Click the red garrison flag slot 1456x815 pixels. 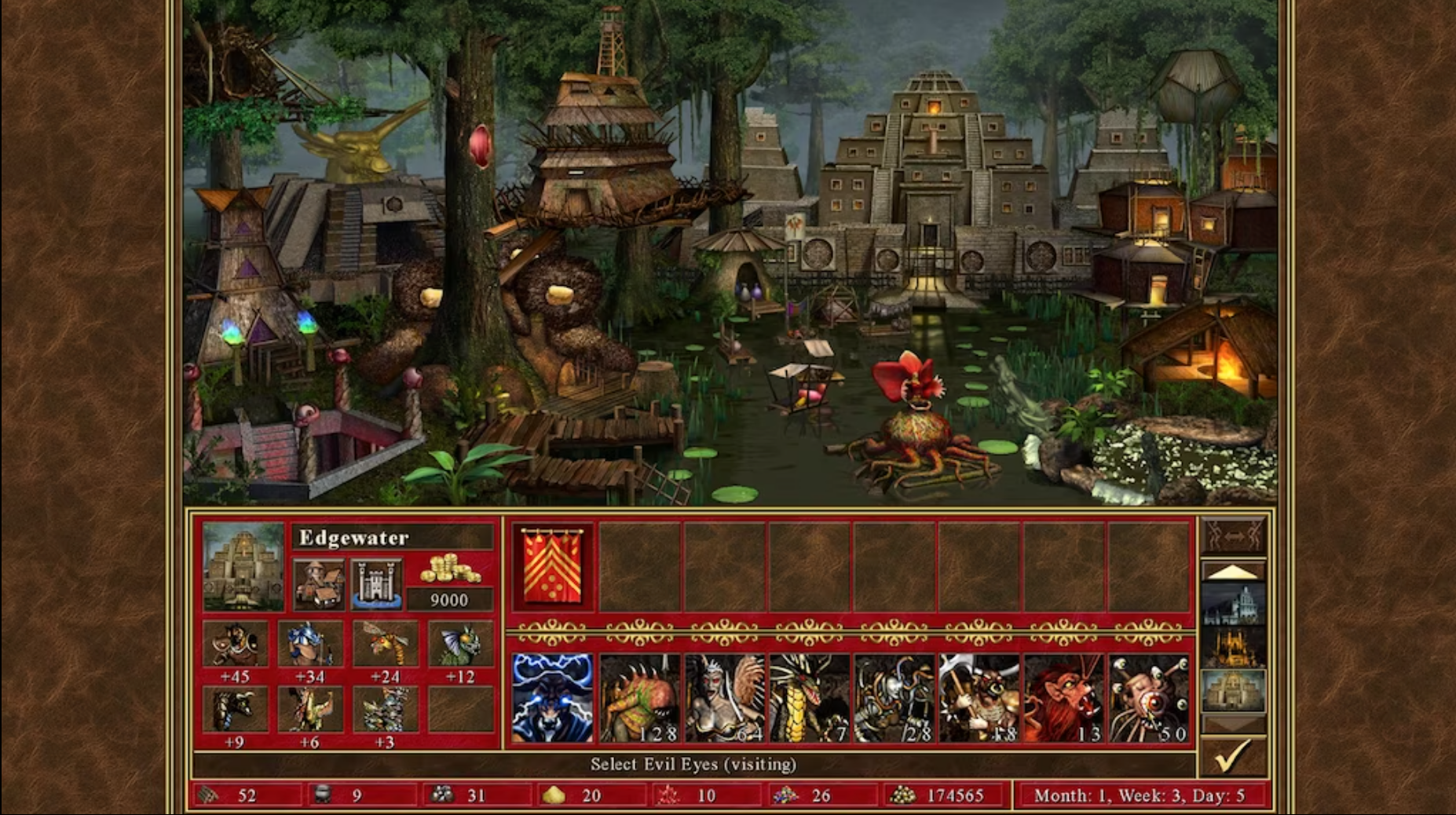(551, 567)
